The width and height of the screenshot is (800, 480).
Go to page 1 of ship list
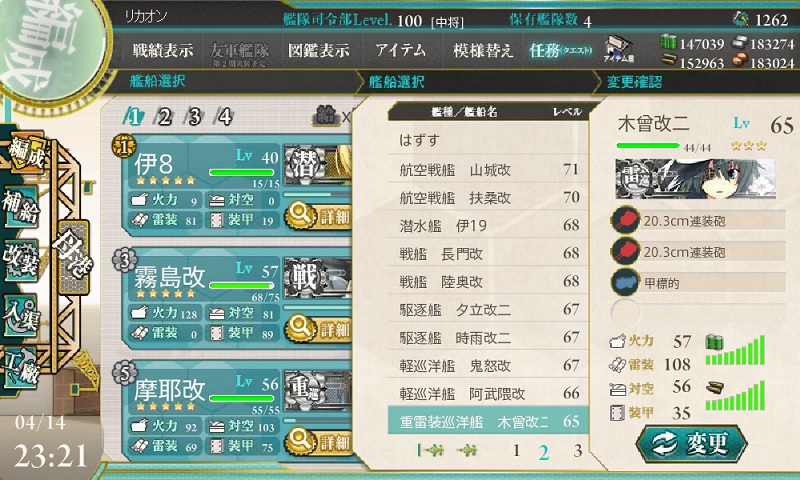(516, 451)
